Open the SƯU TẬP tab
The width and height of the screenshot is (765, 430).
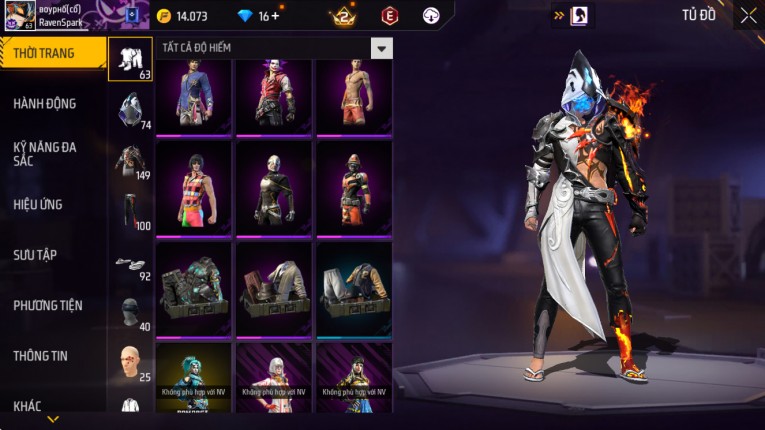click(35, 255)
